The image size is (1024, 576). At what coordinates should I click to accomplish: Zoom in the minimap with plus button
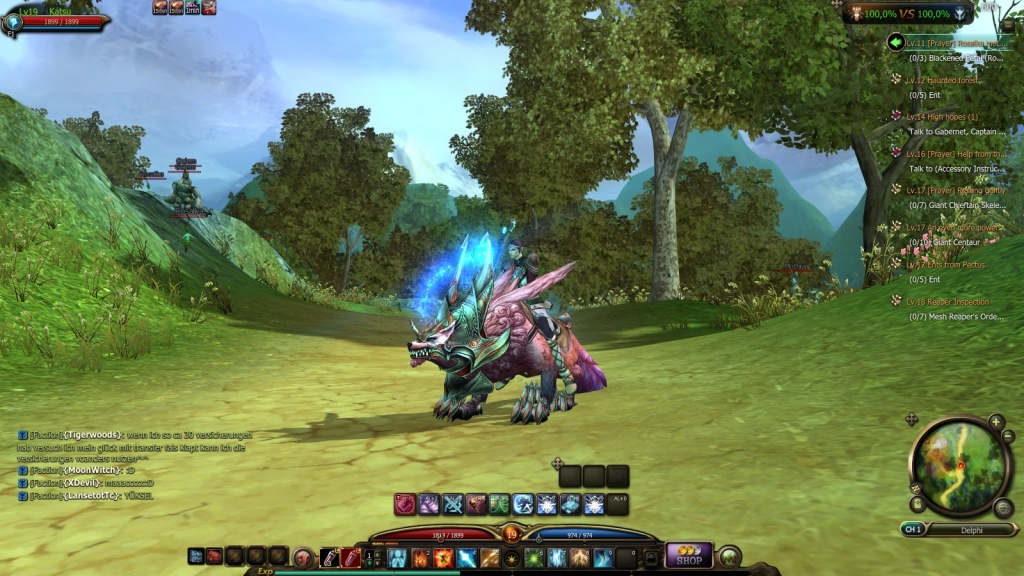996,422
